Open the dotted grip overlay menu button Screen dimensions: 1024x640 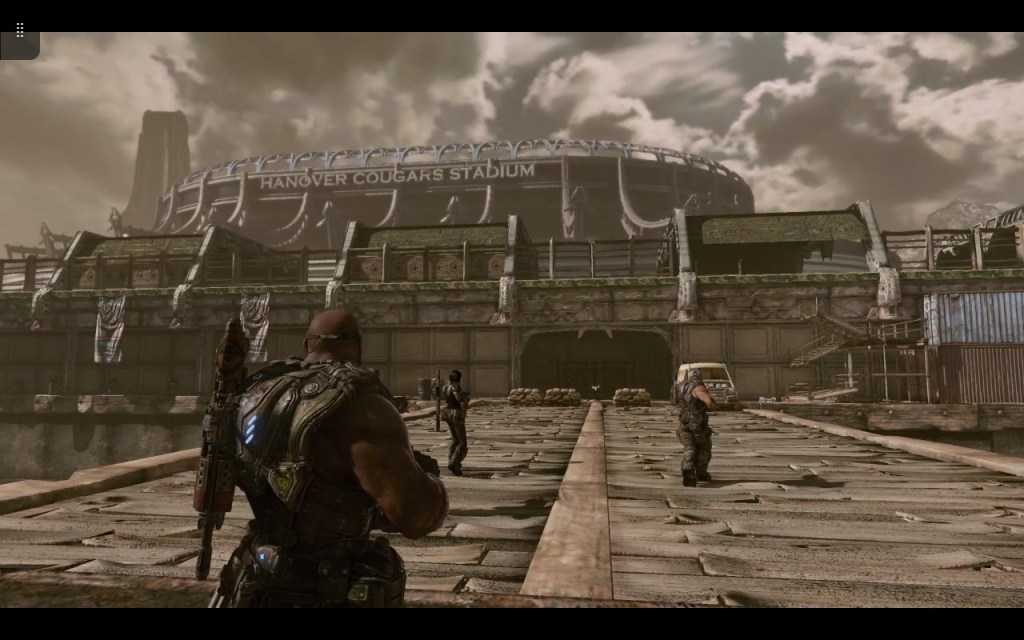pos(19,31)
